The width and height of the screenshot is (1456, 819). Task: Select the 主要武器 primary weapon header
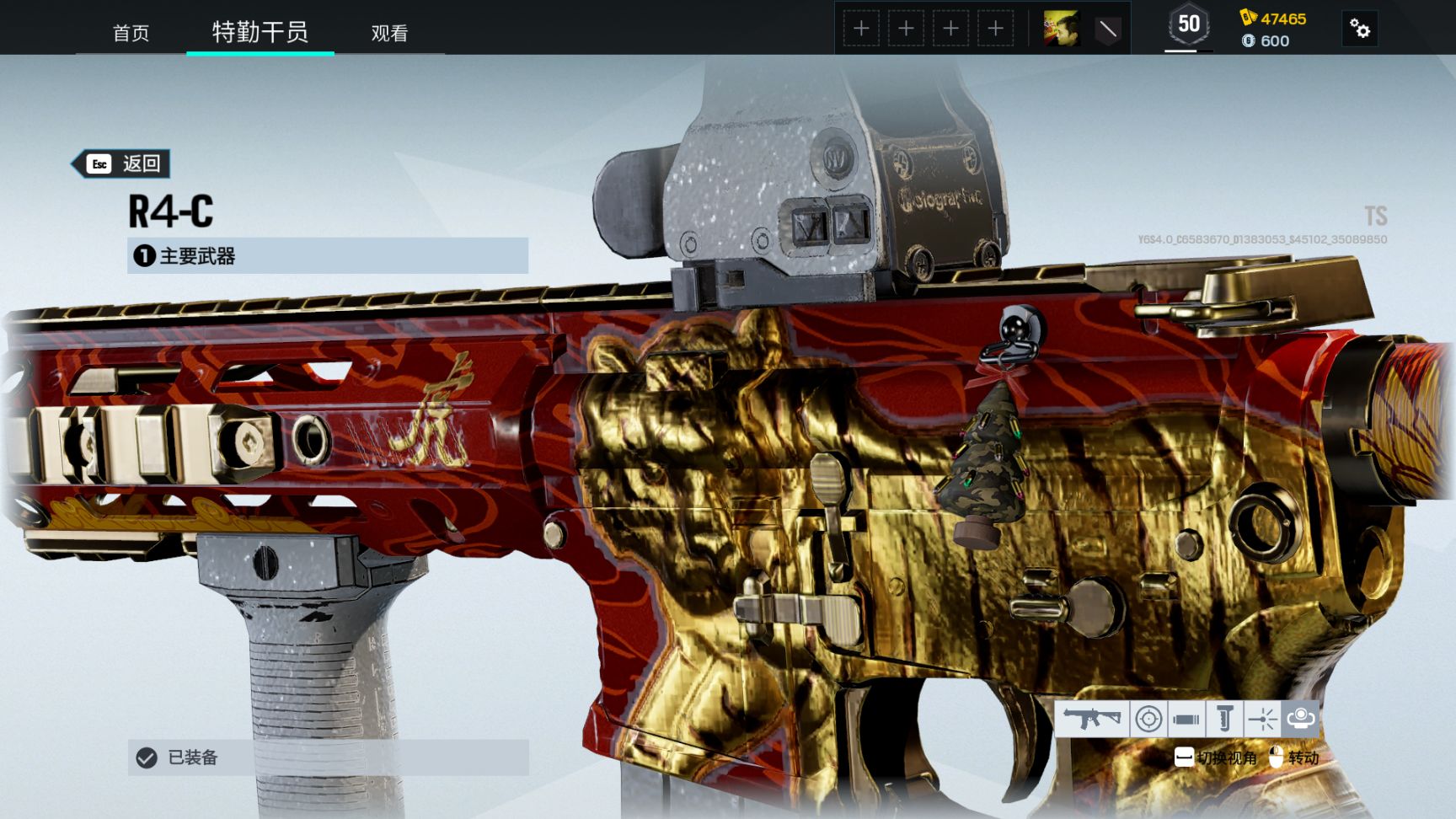coord(327,255)
